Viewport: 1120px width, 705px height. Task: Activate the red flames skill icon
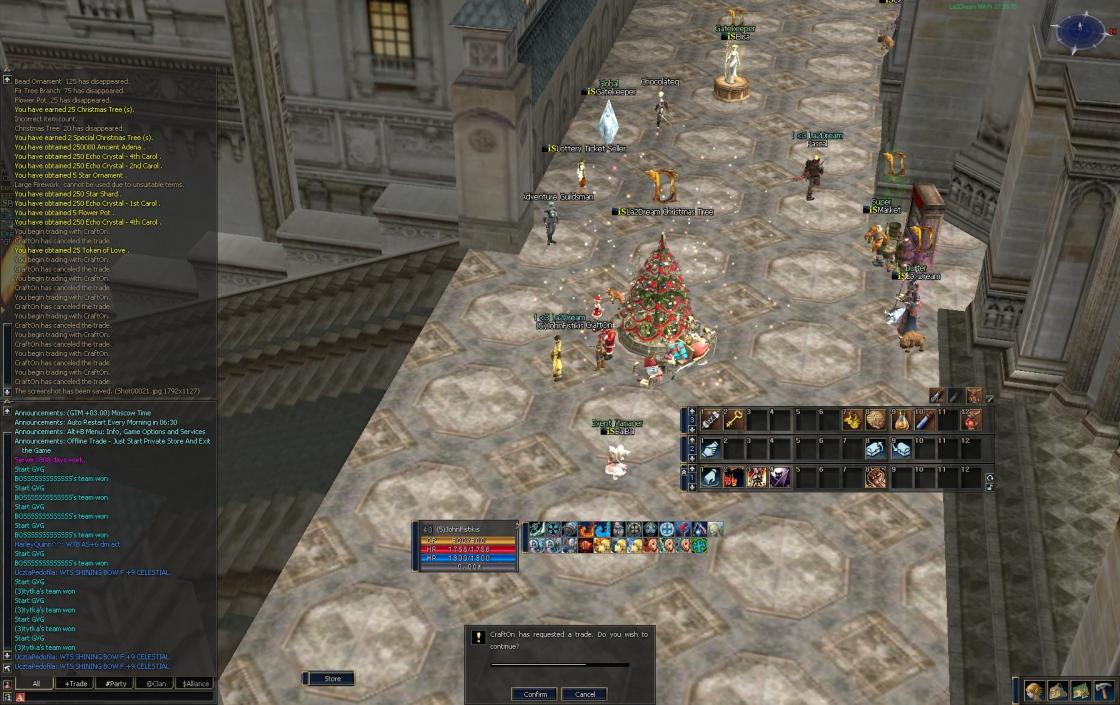click(734, 478)
